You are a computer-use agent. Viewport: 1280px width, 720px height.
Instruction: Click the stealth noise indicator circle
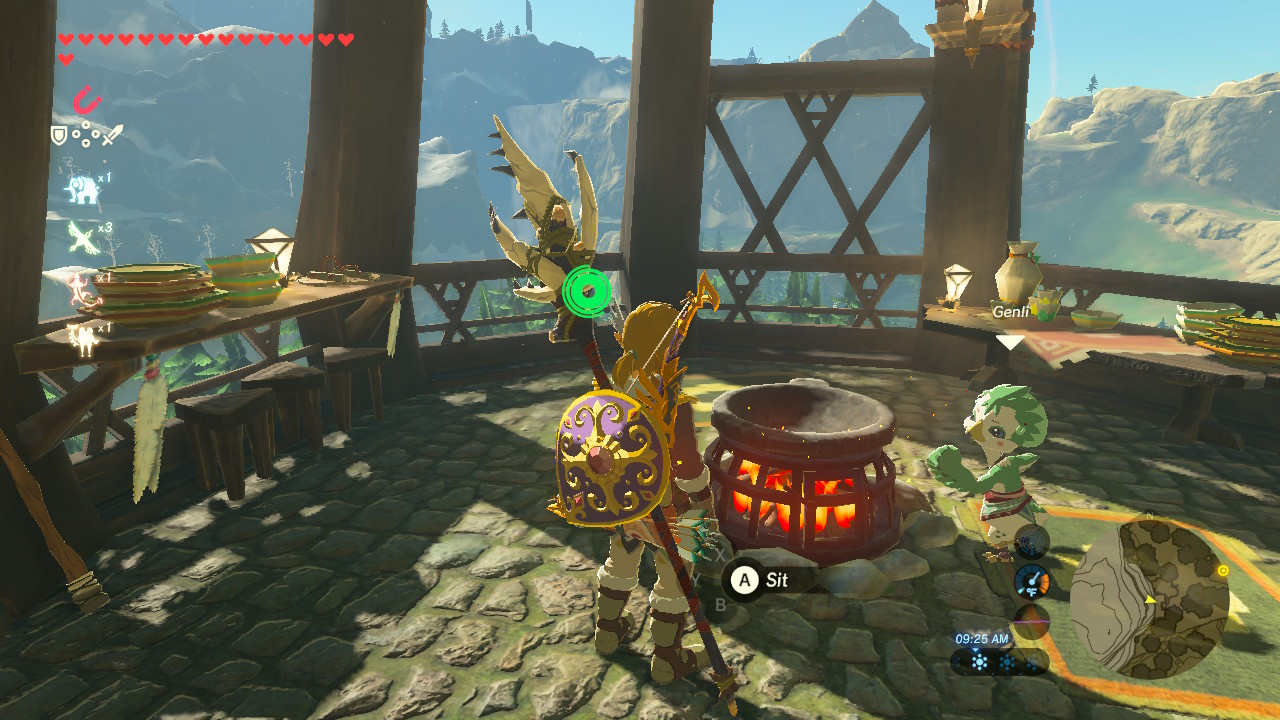1032,621
